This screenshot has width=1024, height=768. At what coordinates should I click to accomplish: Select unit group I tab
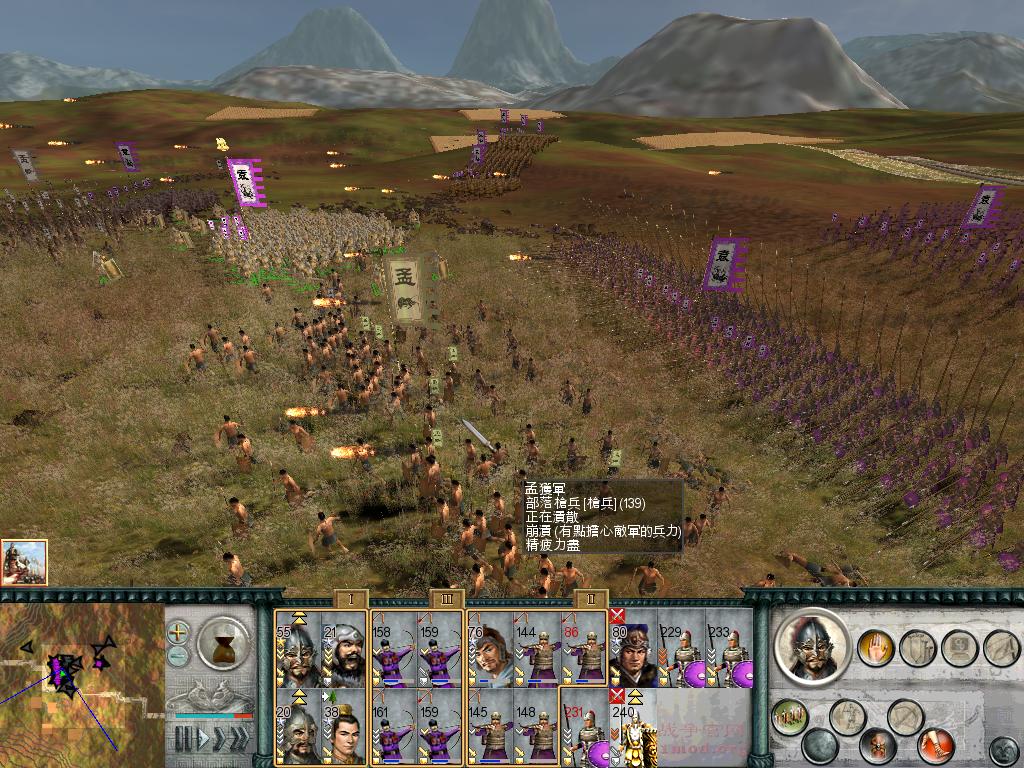(351, 599)
